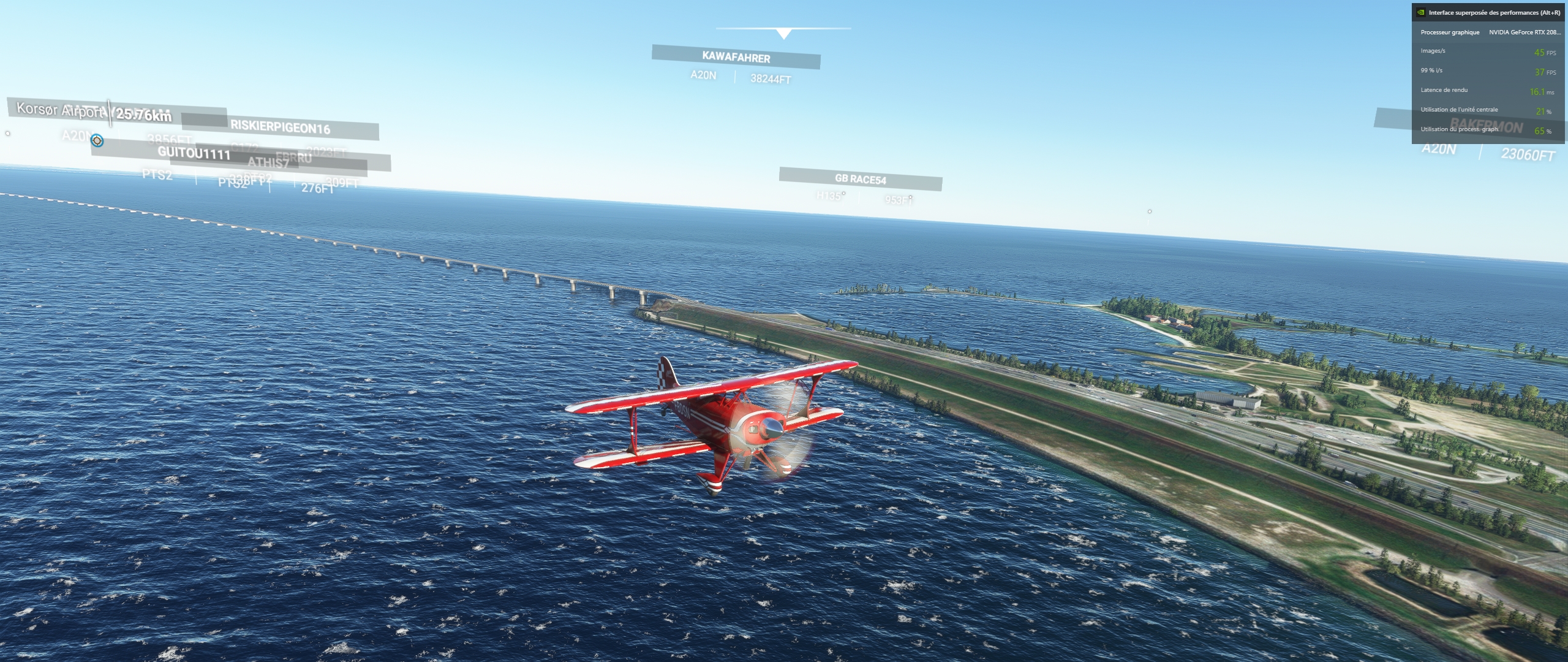
Task: Click the NVIDIA performance overlay header
Action: 1488,12
